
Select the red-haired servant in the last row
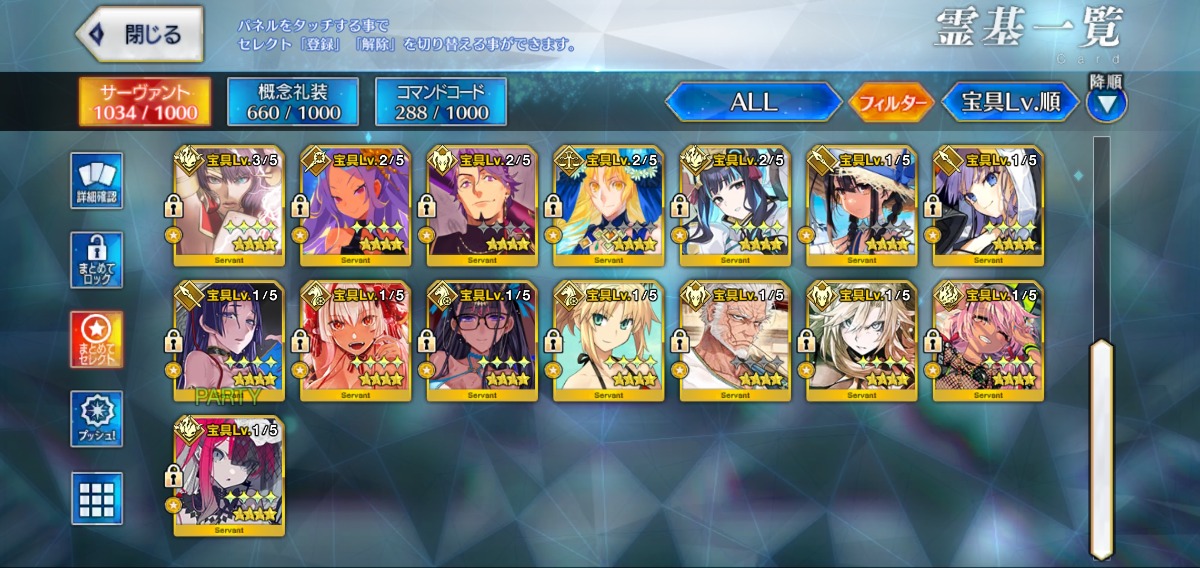pyautogui.click(x=229, y=477)
